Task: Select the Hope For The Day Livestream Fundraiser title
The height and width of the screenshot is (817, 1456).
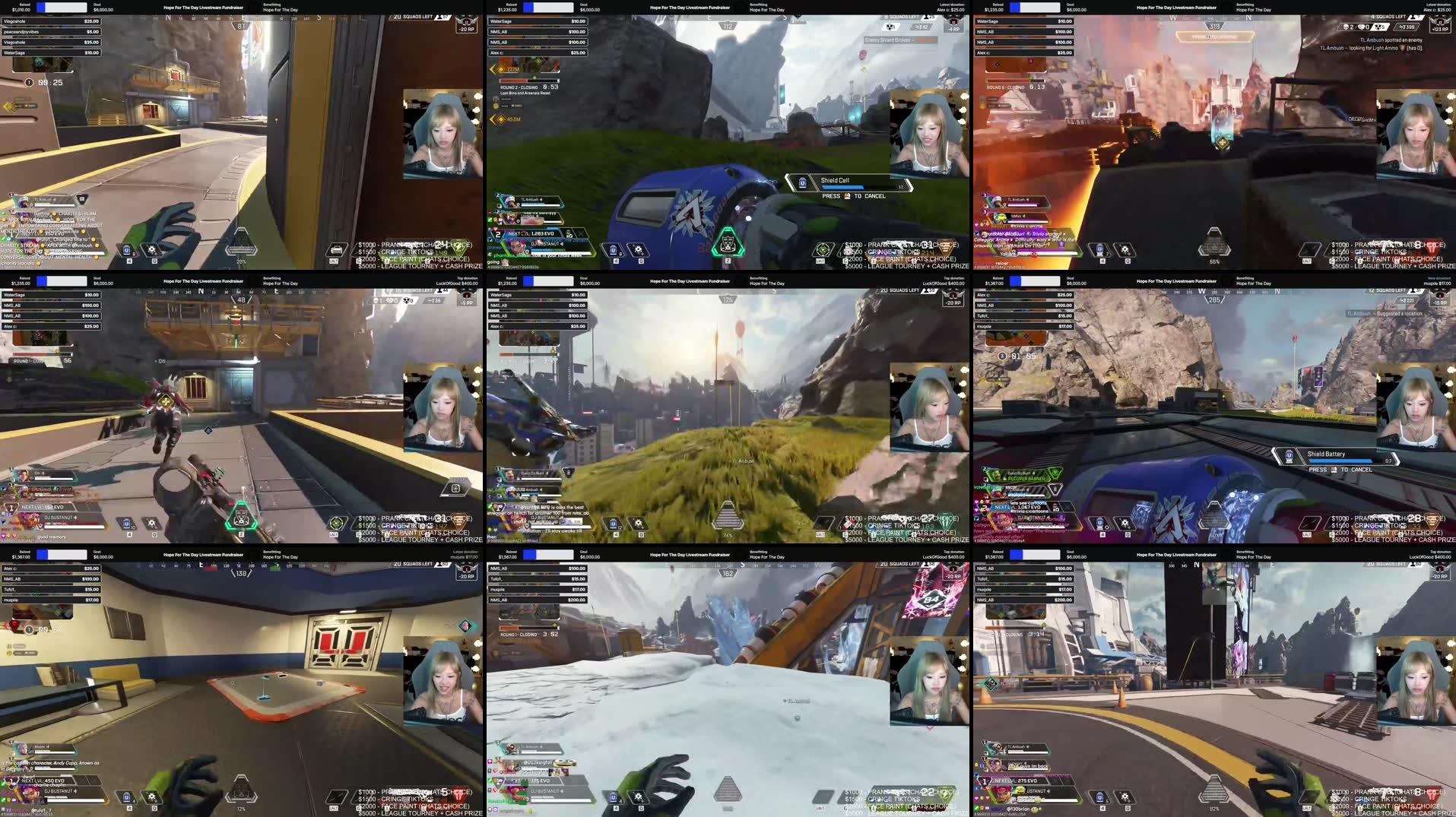Action: 204,7
